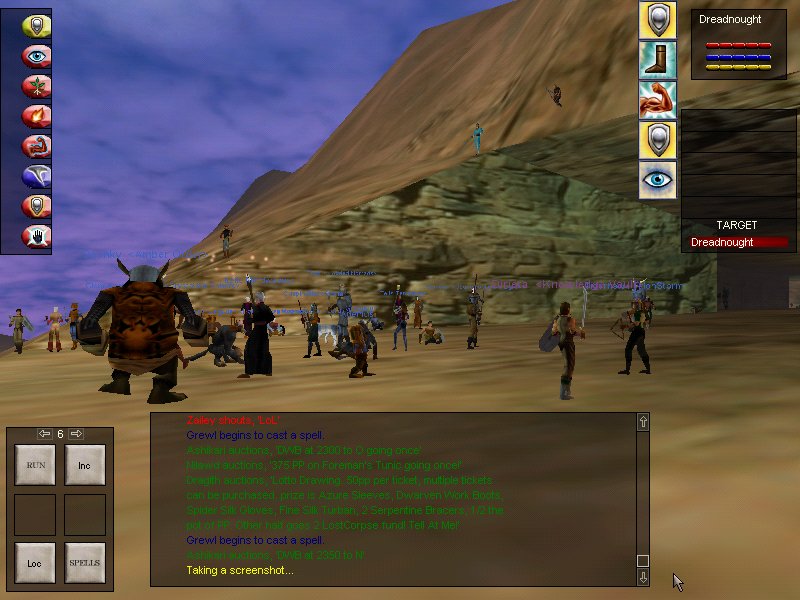800x600 pixels.
Task: Go to the next hotbutton page
Action: [x=76, y=434]
